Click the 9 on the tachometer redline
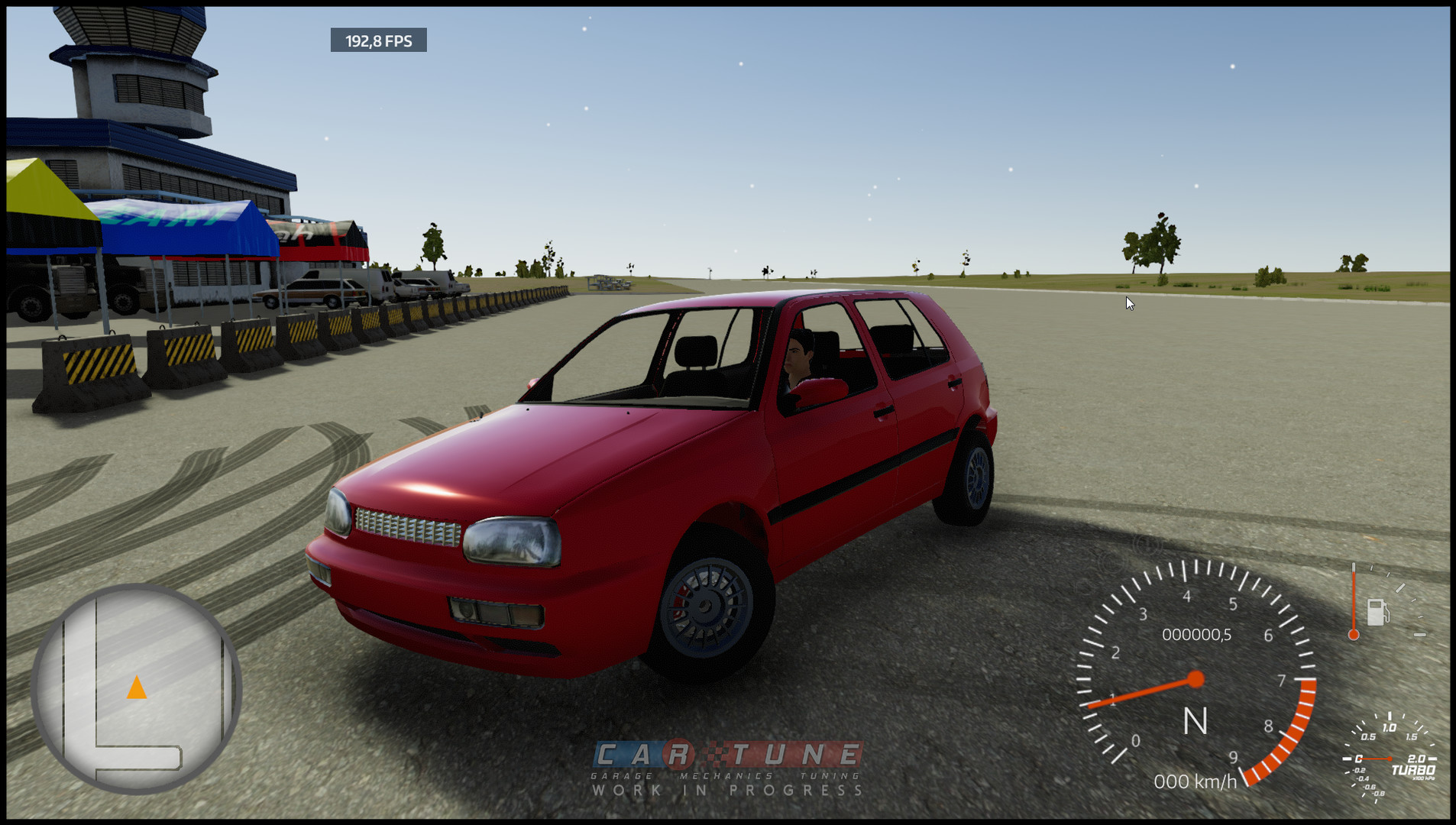 tap(1234, 758)
